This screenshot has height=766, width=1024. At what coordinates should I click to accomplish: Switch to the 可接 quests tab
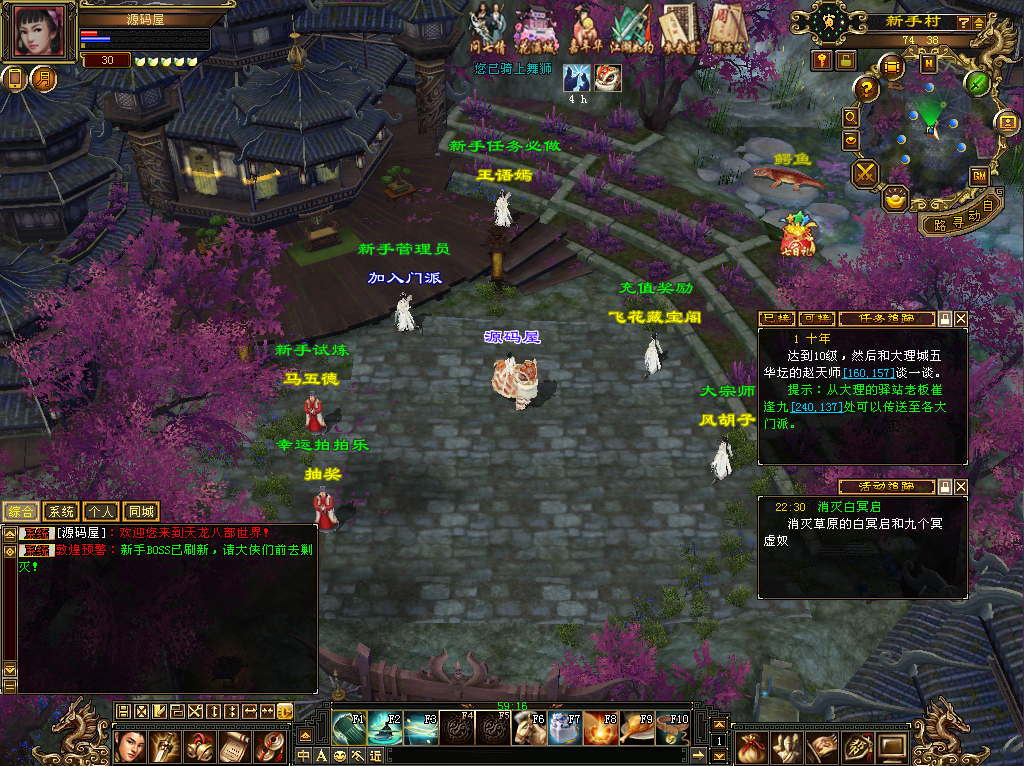pos(815,319)
